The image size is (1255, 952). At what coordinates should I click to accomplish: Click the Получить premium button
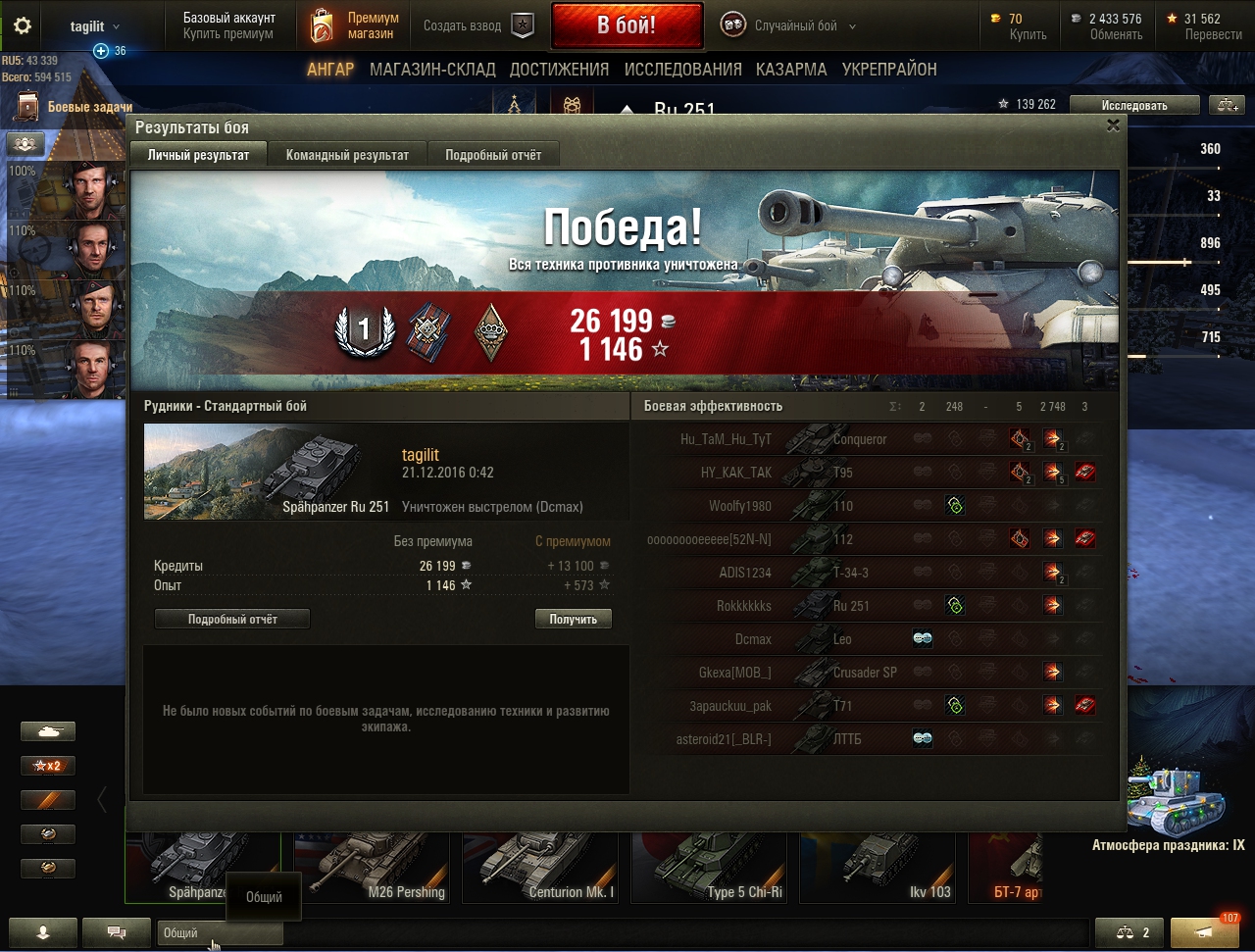[x=574, y=619]
